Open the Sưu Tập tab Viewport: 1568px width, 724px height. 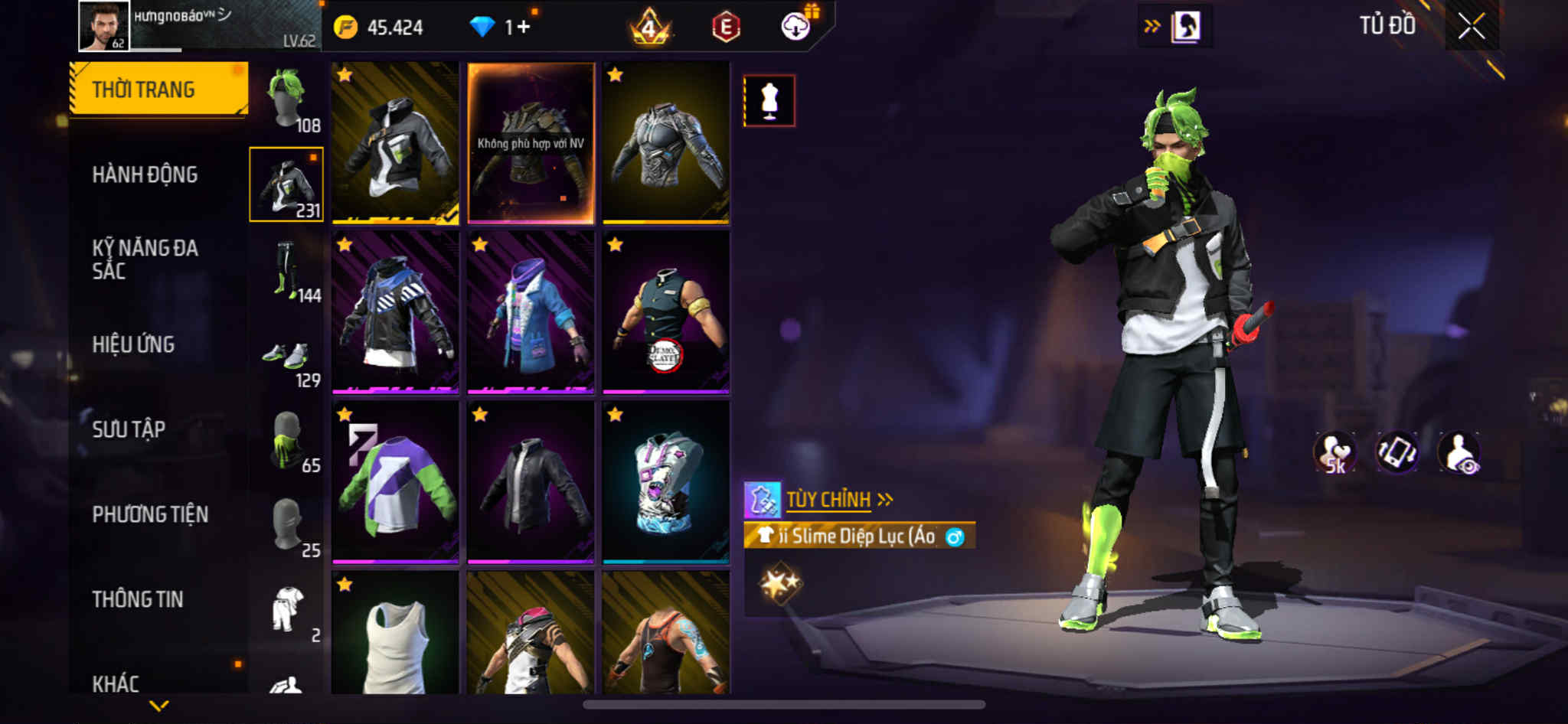(129, 429)
